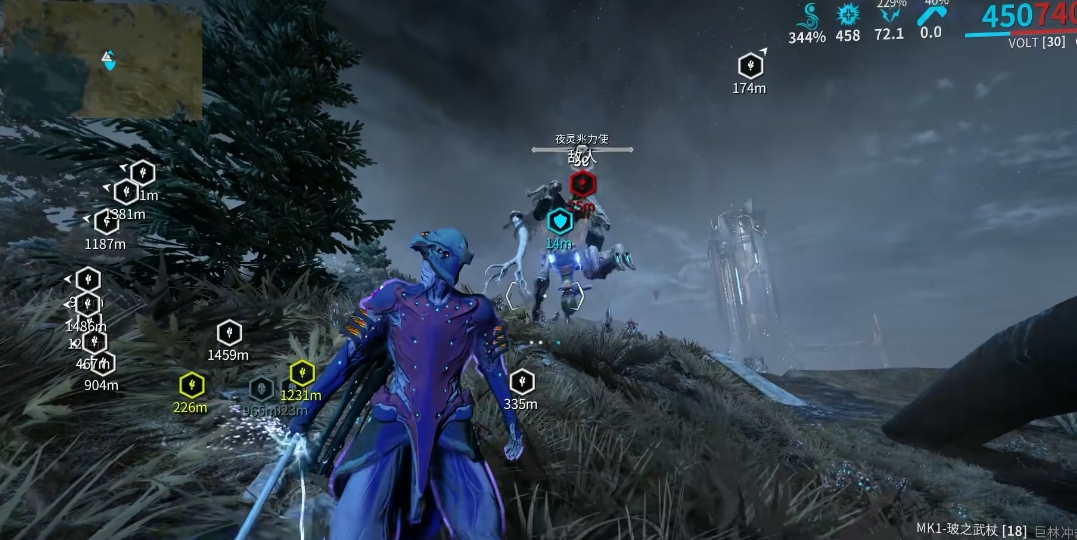This screenshot has width=1077, height=540.
Task: Click the waypoint marker labeled 1187m
Action: coord(106,222)
